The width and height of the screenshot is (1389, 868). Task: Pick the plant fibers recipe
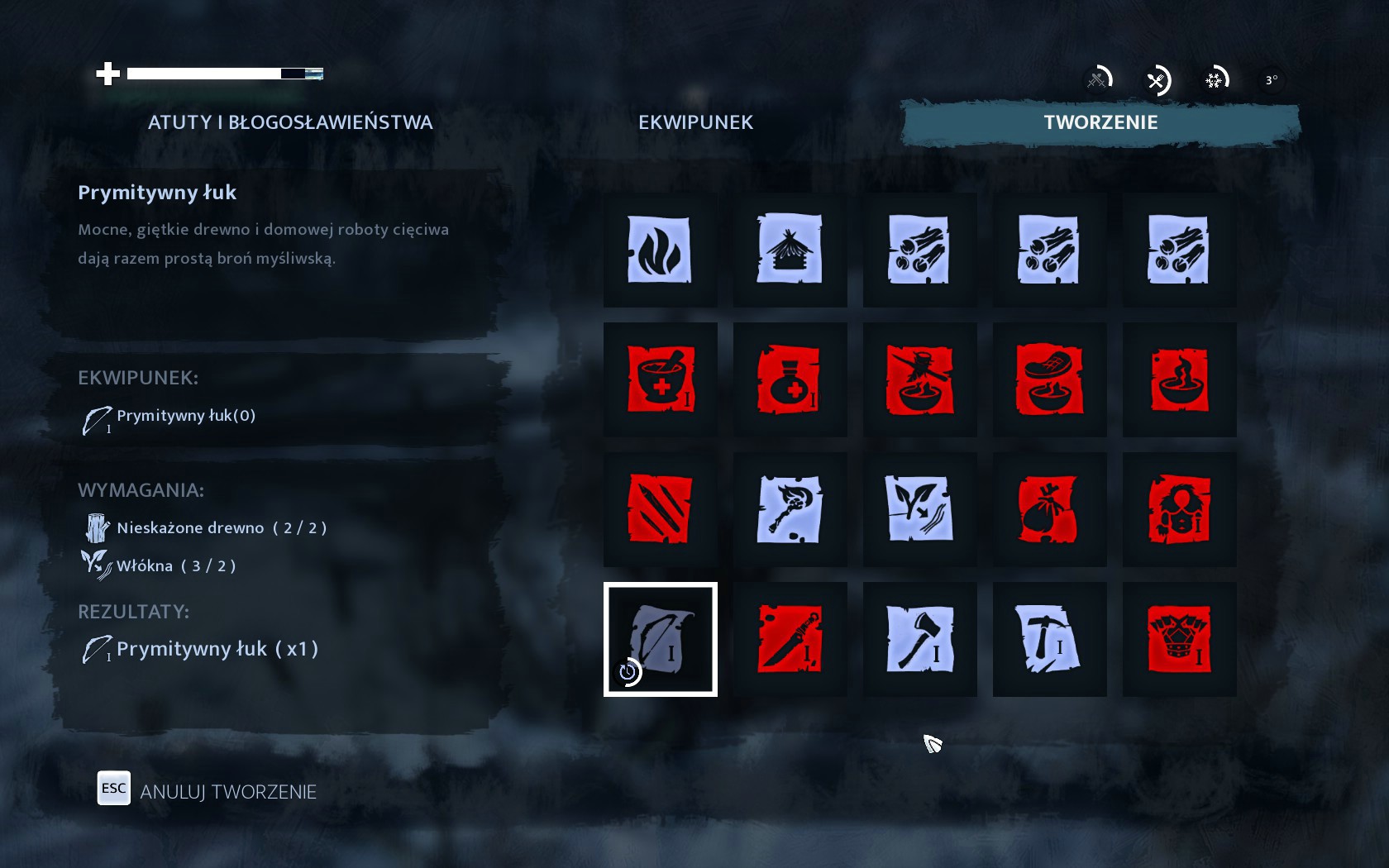click(919, 509)
